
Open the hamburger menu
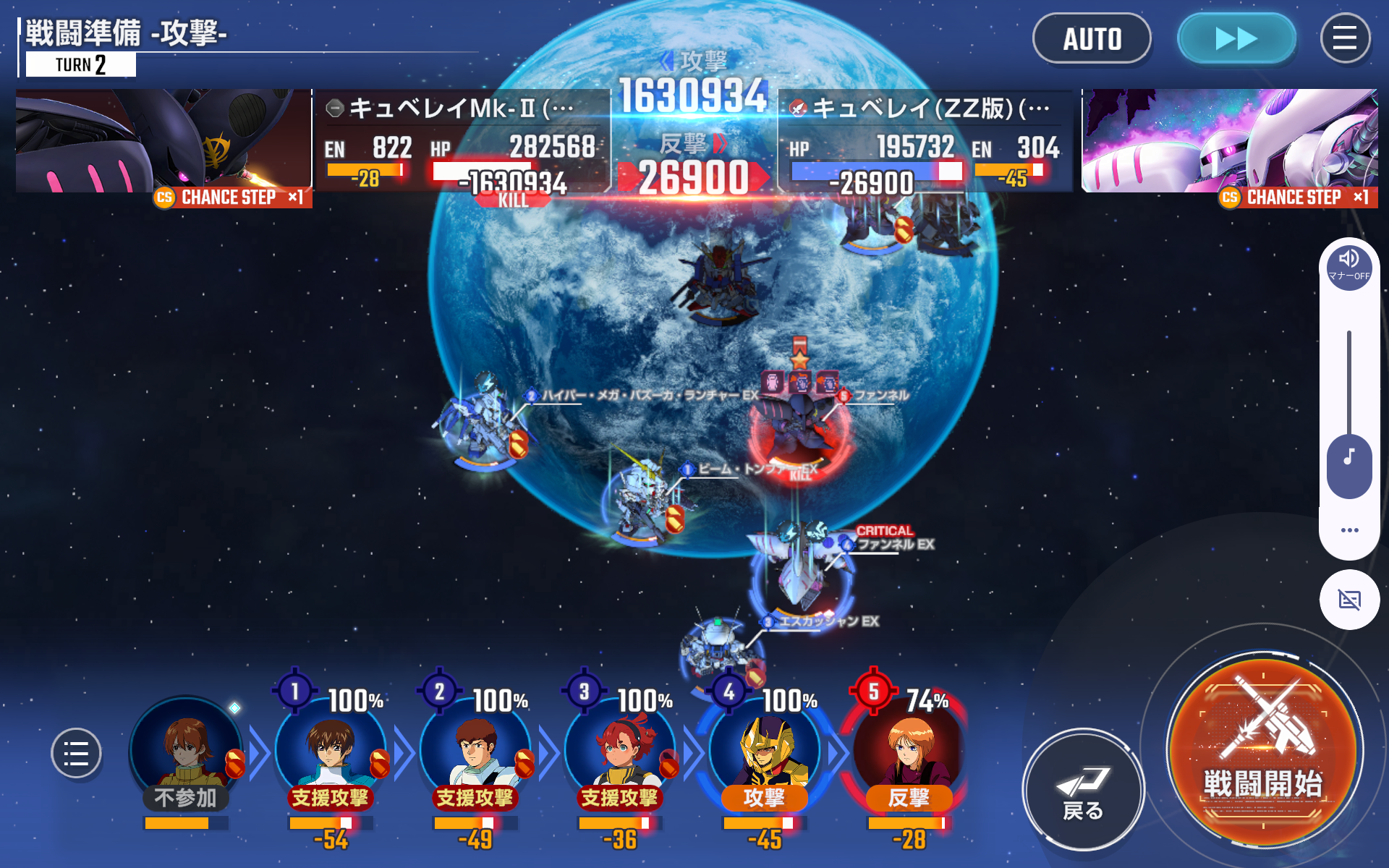tap(1344, 39)
